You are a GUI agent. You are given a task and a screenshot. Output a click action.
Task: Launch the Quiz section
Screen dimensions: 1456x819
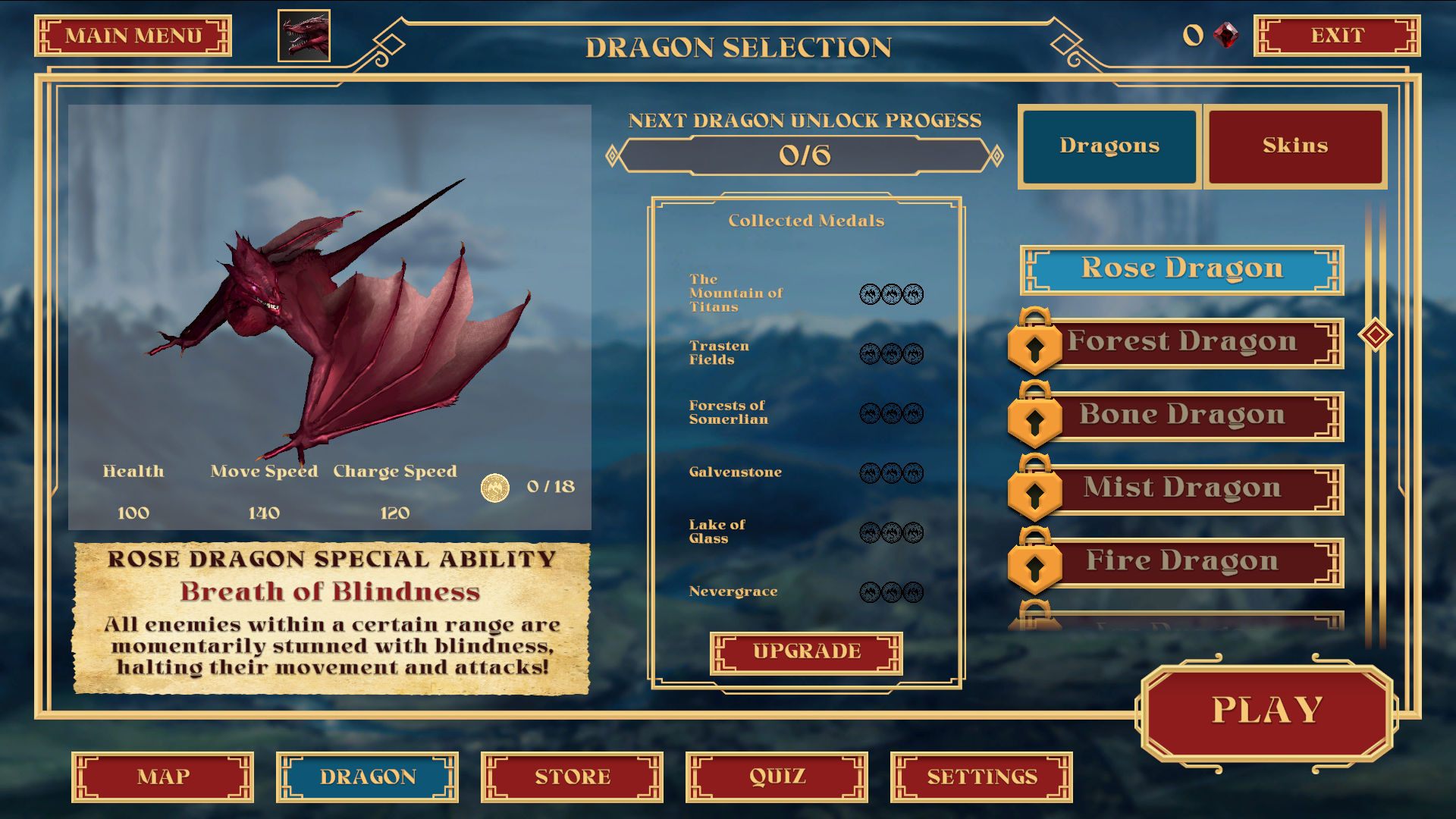(777, 777)
